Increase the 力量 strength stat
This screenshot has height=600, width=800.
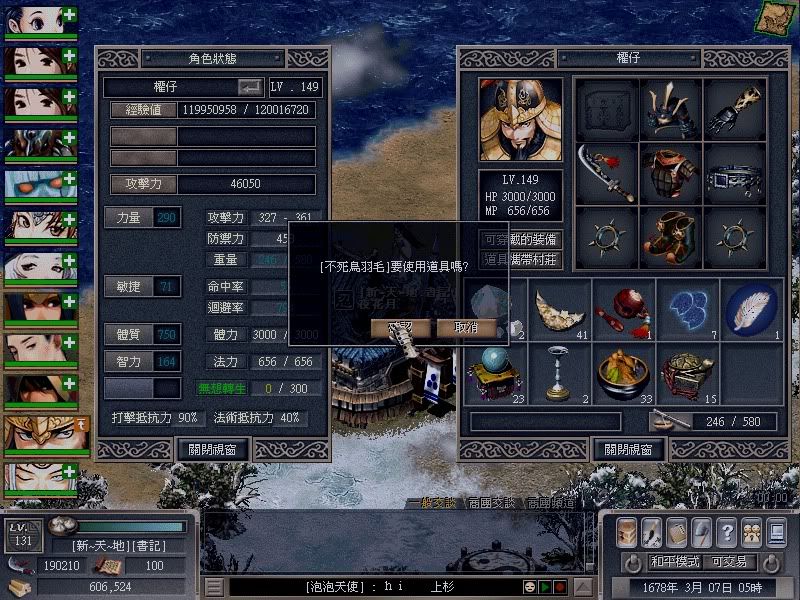pos(129,217)
